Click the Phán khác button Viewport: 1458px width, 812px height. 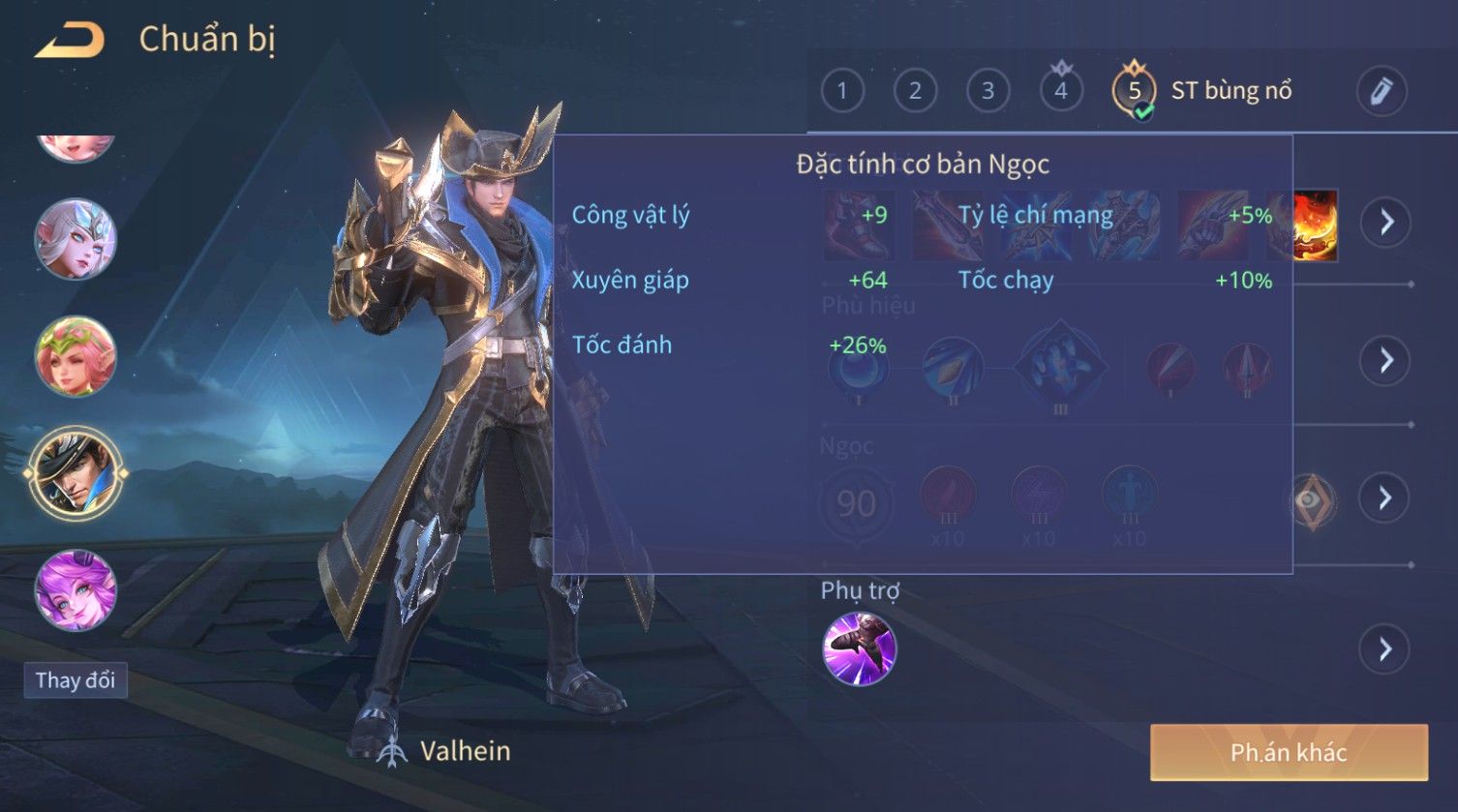pos(1288,752)
